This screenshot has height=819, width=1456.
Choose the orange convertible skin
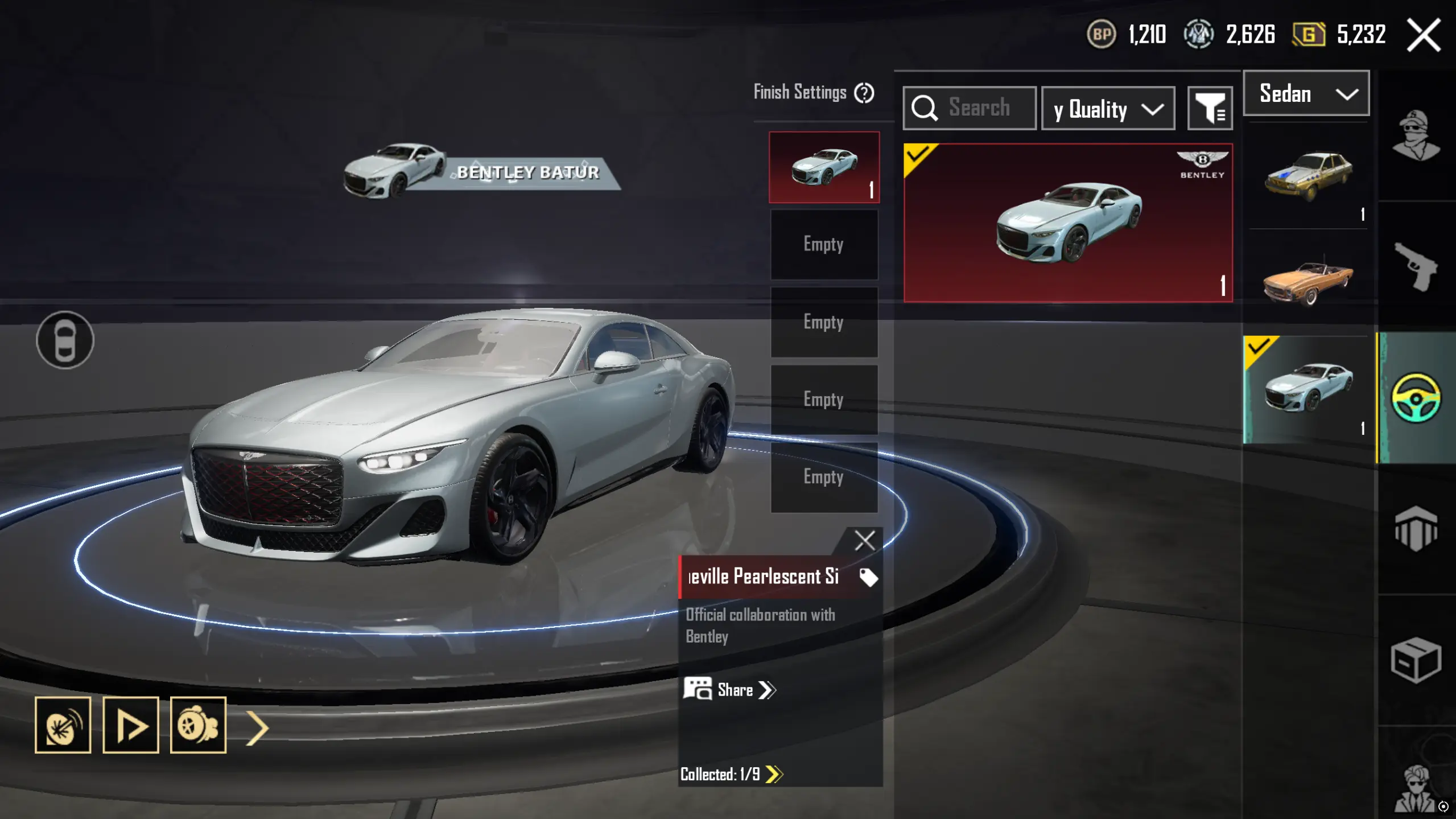pyautogui.click(x=1307, y=281)
